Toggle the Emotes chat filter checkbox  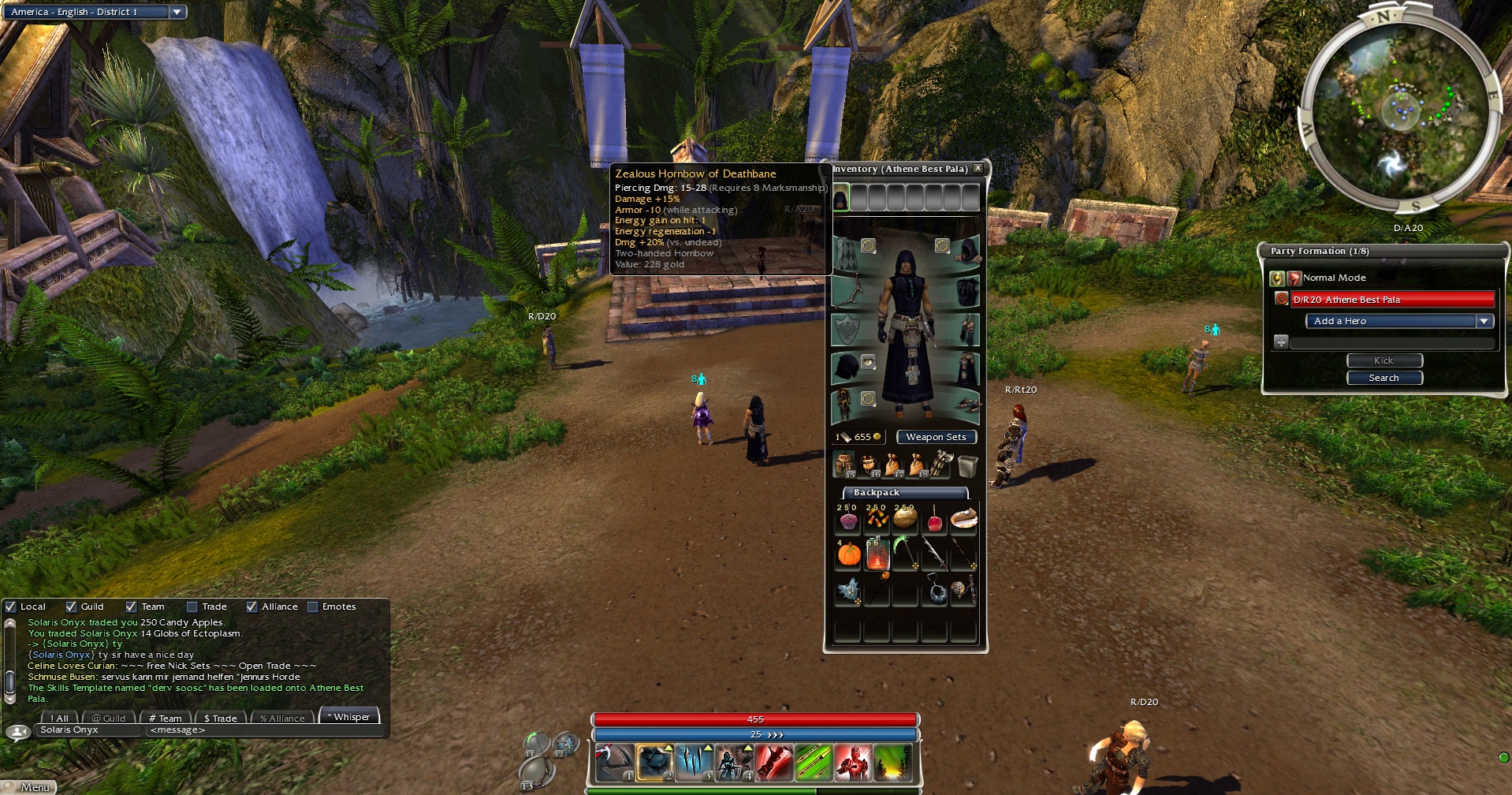[x=313, y=607]
